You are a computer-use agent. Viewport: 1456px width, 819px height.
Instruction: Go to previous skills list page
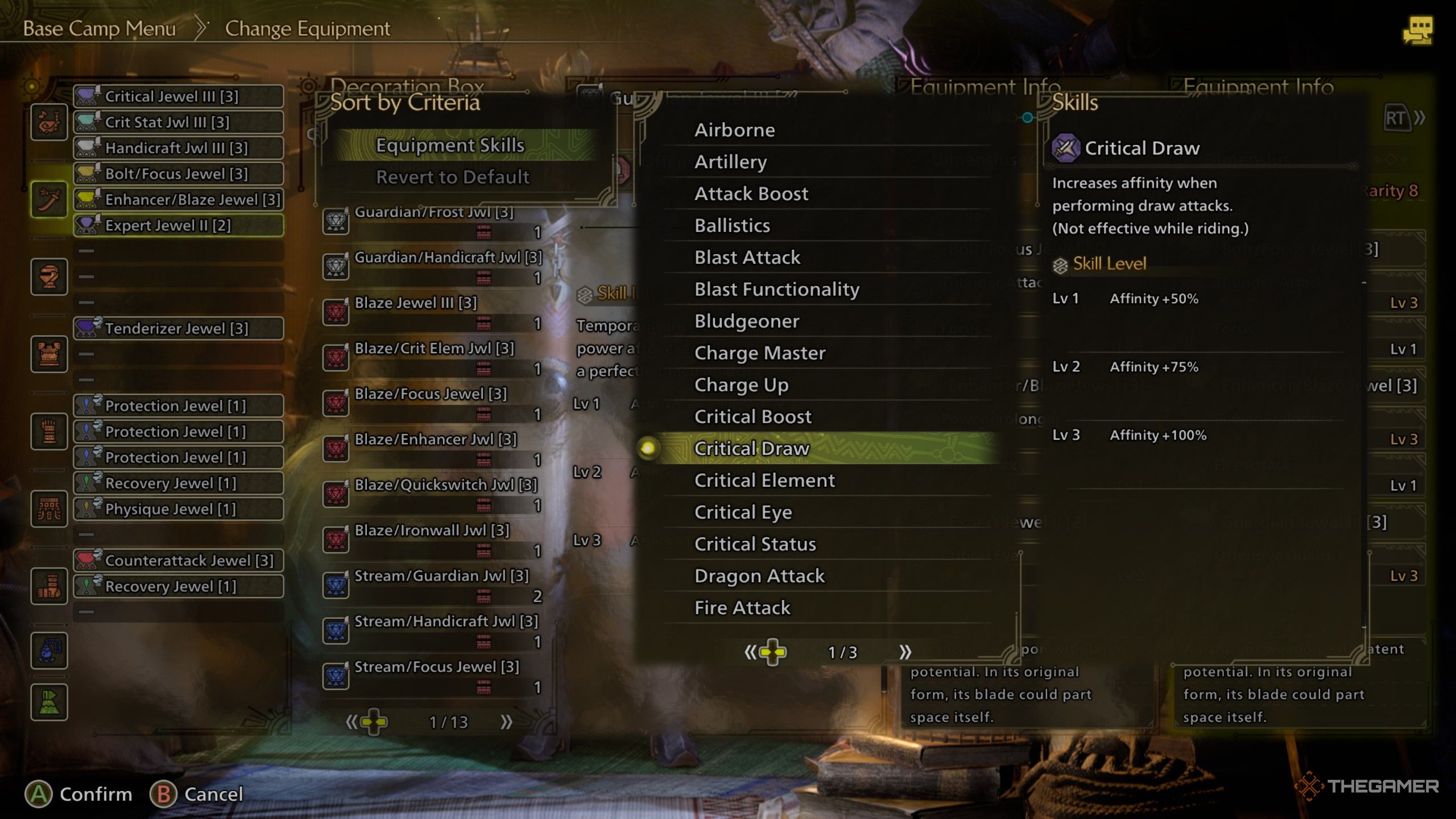[x=751, y=652]
